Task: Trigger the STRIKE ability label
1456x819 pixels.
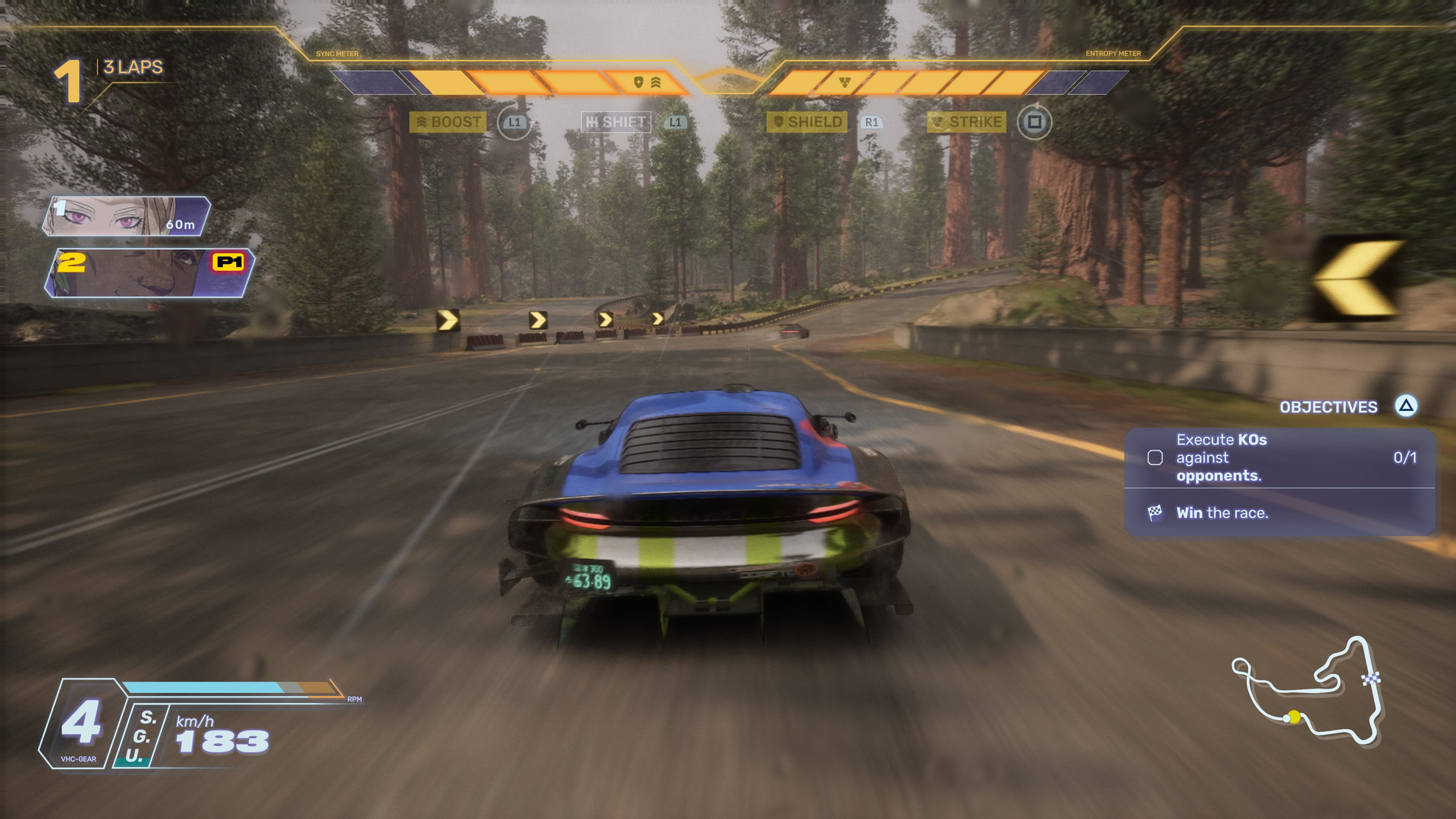Action: coord(967,122)
